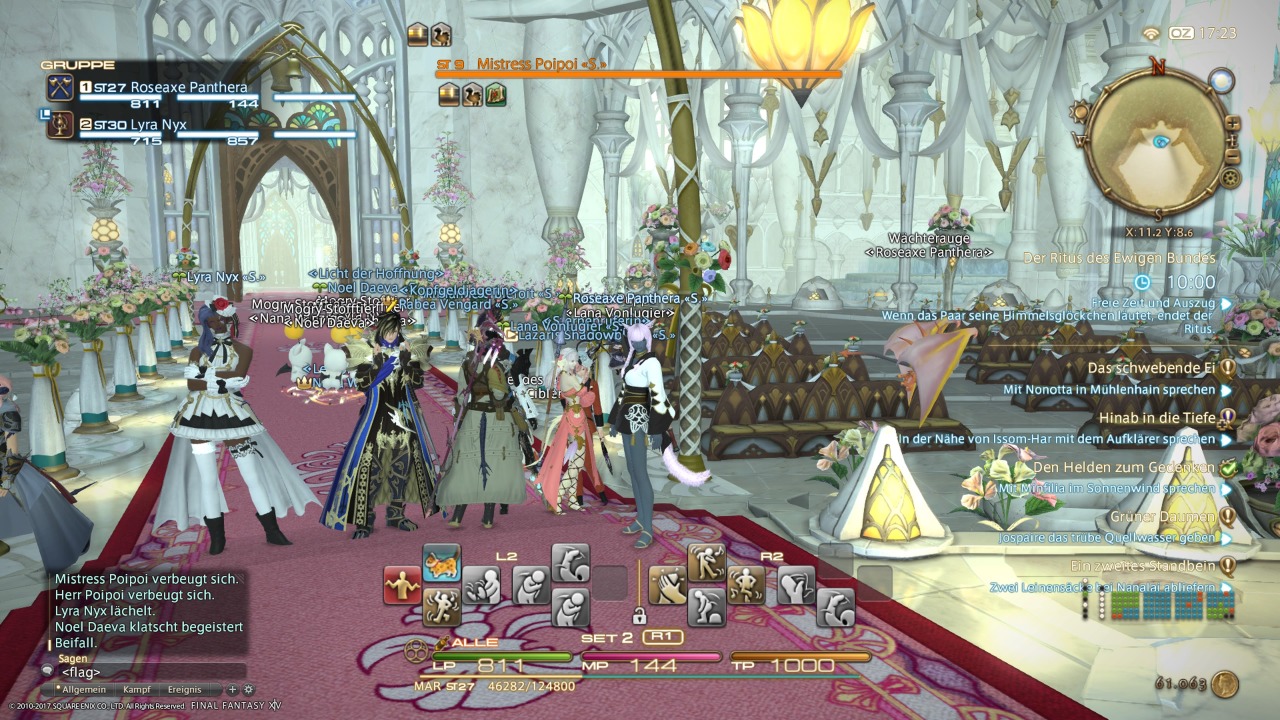
Task: Click the clock icon next to the 10:00 timer
Action: coord(1143,283)
